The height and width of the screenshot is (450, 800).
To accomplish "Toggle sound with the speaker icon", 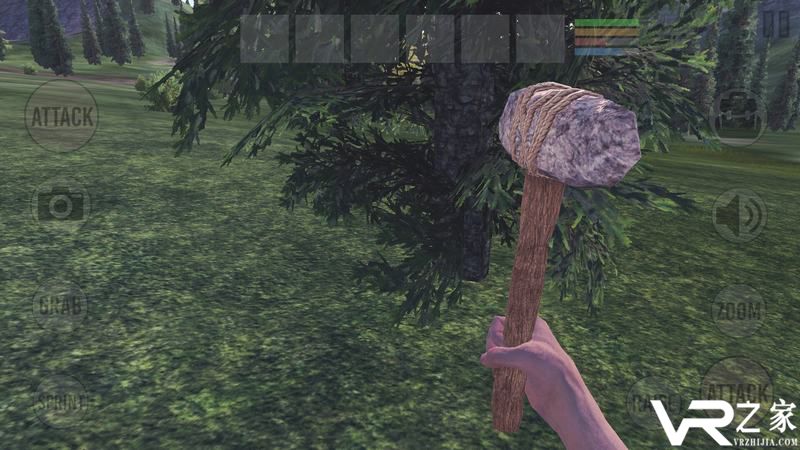I will point(739,215).
